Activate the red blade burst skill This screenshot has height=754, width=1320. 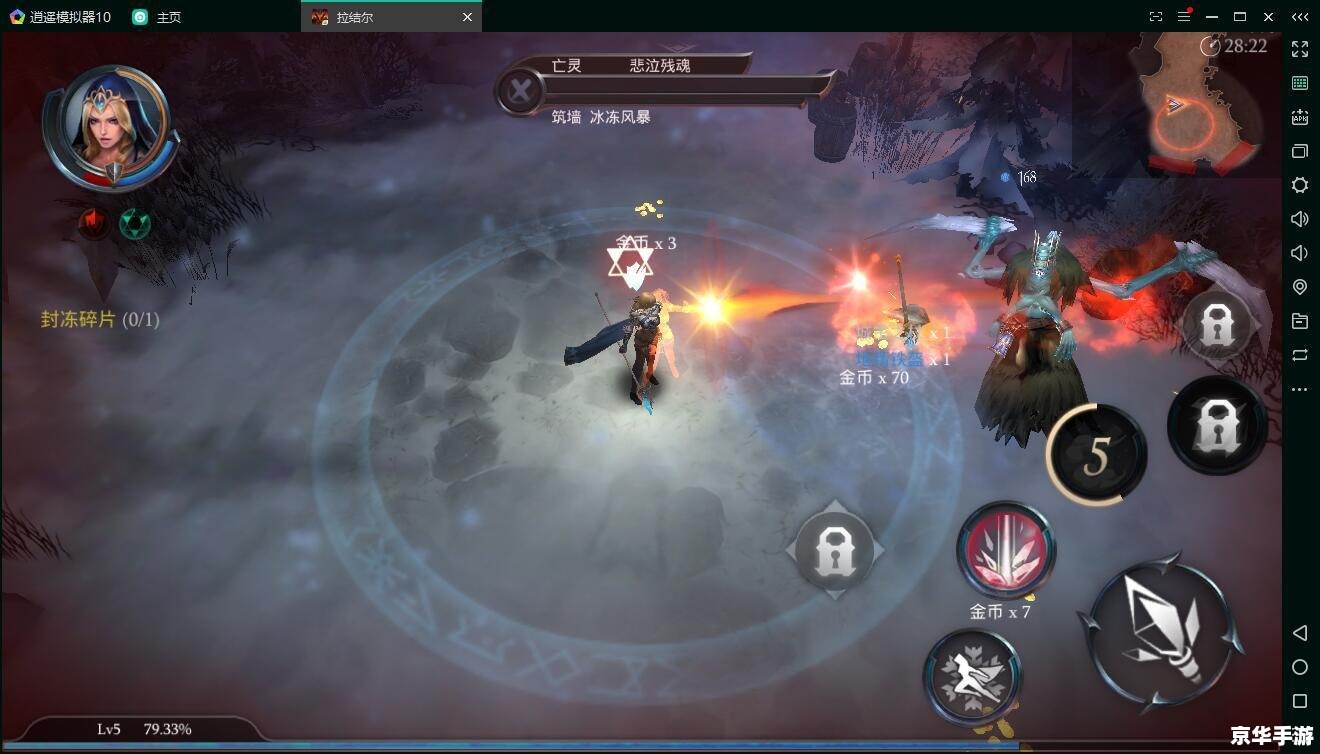1005,551
